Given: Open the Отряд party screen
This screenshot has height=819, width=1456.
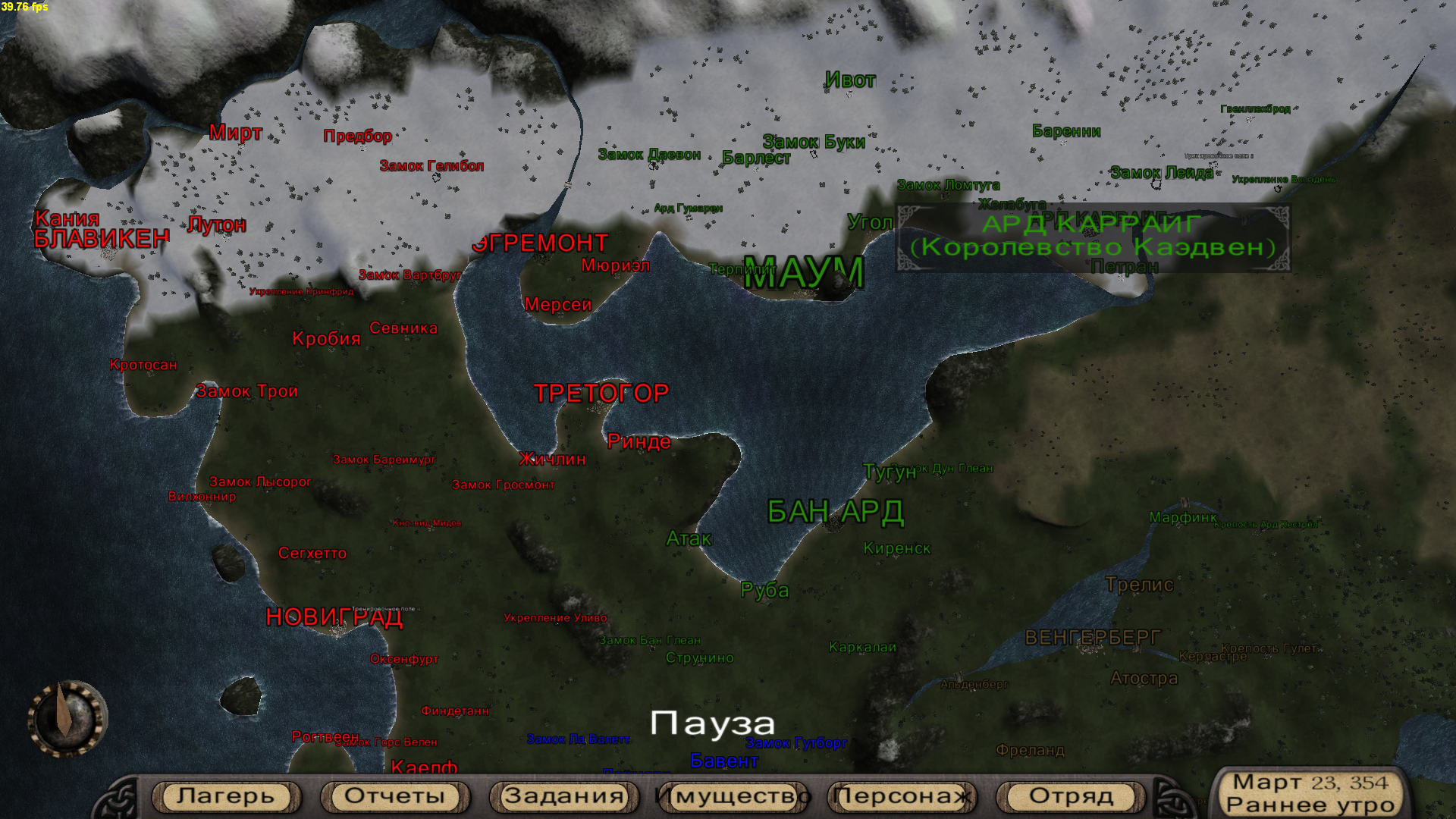Looking at the screenshot, I should pyautogui.click(x=1071, y=796).
